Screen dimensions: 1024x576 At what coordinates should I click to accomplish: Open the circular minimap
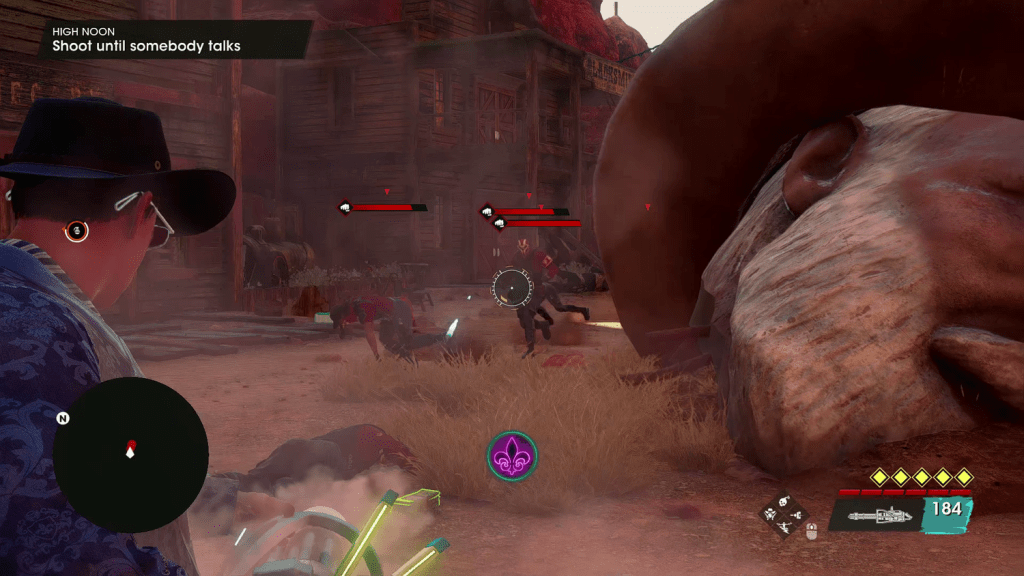[130, 454]
